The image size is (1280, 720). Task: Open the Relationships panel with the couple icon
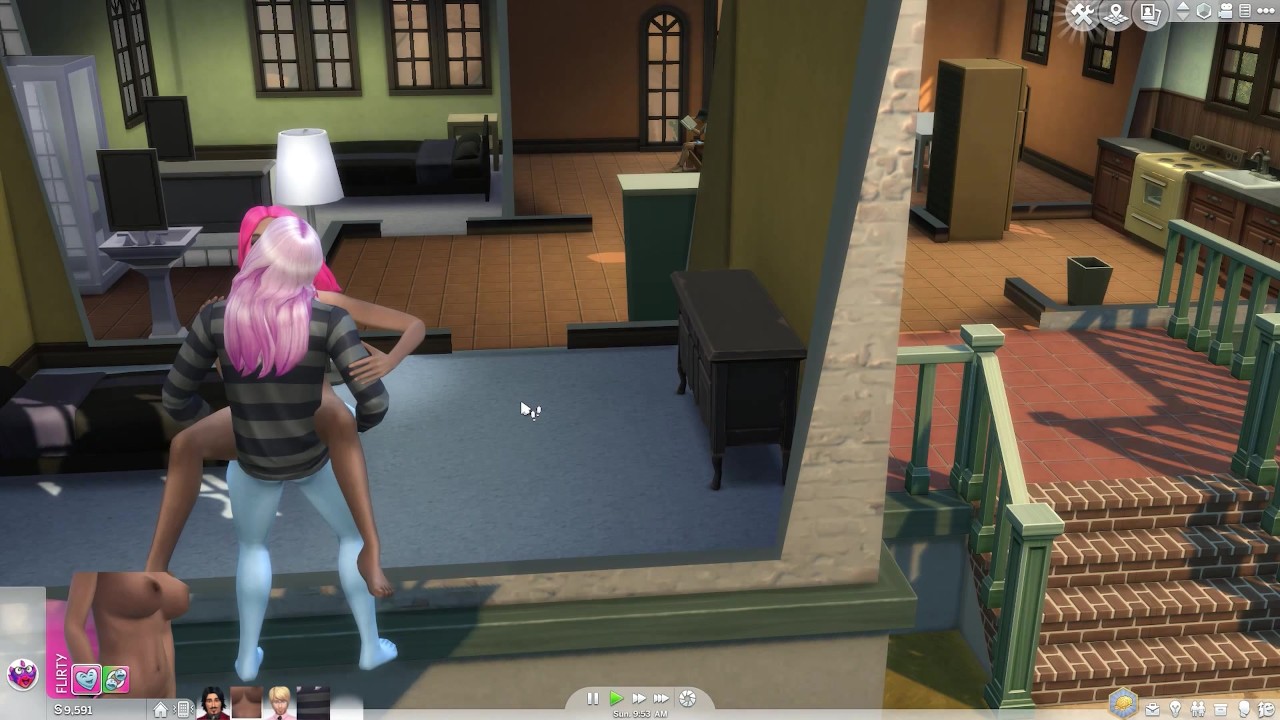point(1198,707)
